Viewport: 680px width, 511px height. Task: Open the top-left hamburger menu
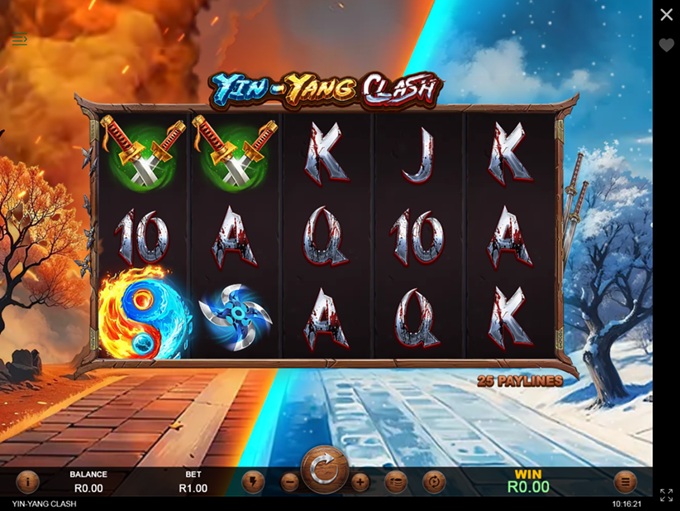click(20, 40)
